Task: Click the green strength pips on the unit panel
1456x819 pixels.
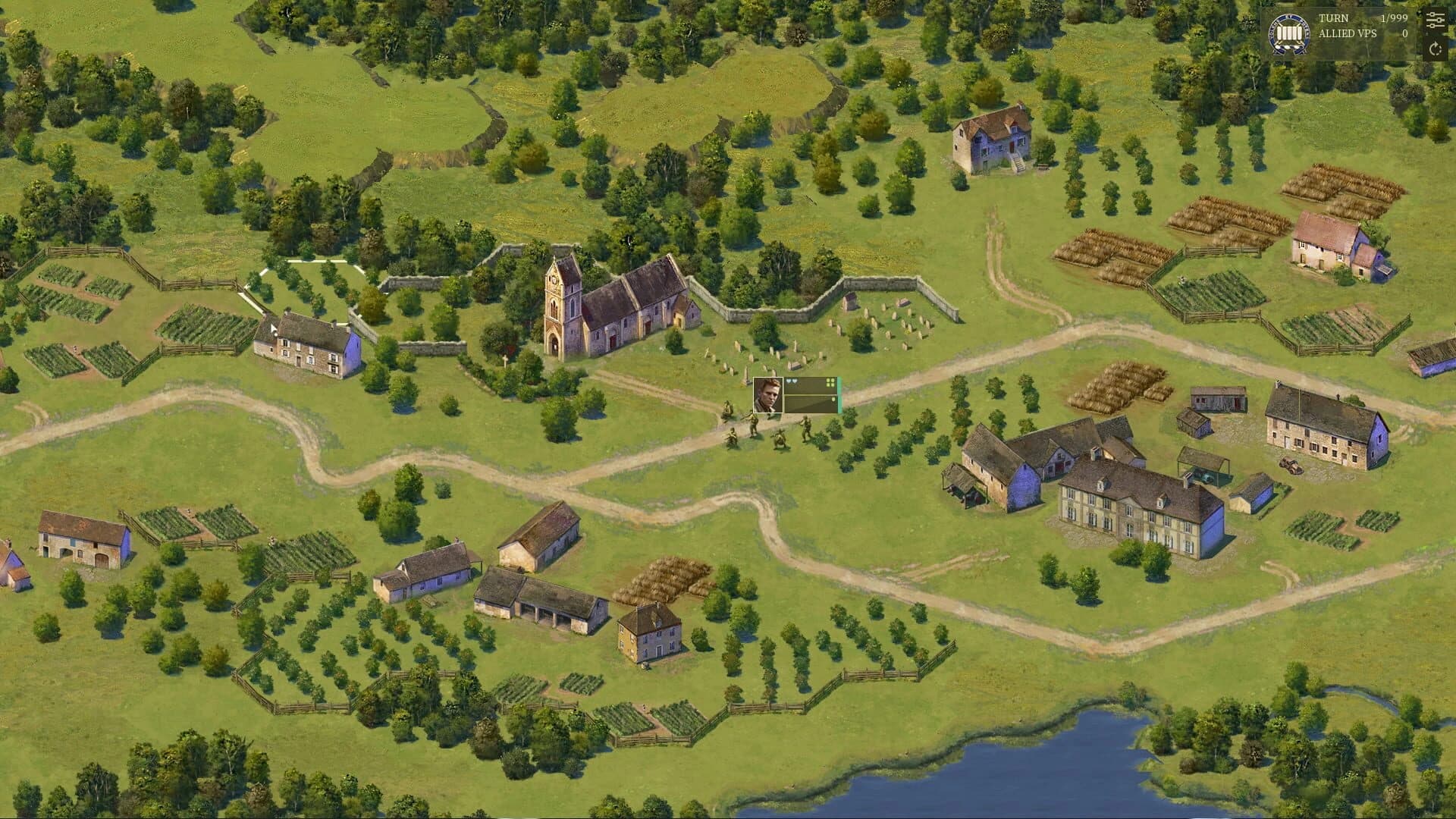Action: point(830,382)
